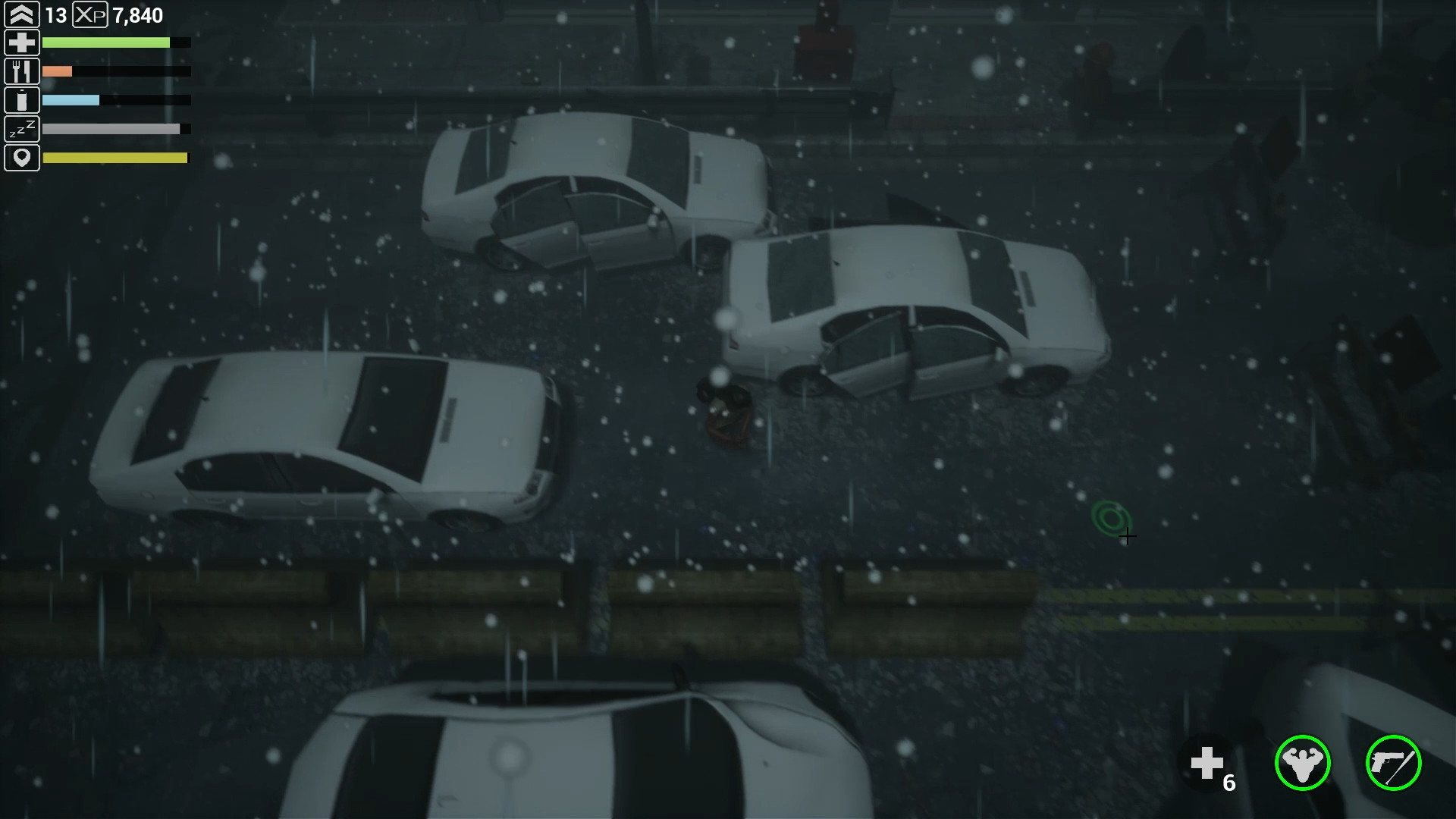Select the sleep ZZZ status icon
Image resolution: width=1456 pixels, height=819 pixels.
point(22,128)
